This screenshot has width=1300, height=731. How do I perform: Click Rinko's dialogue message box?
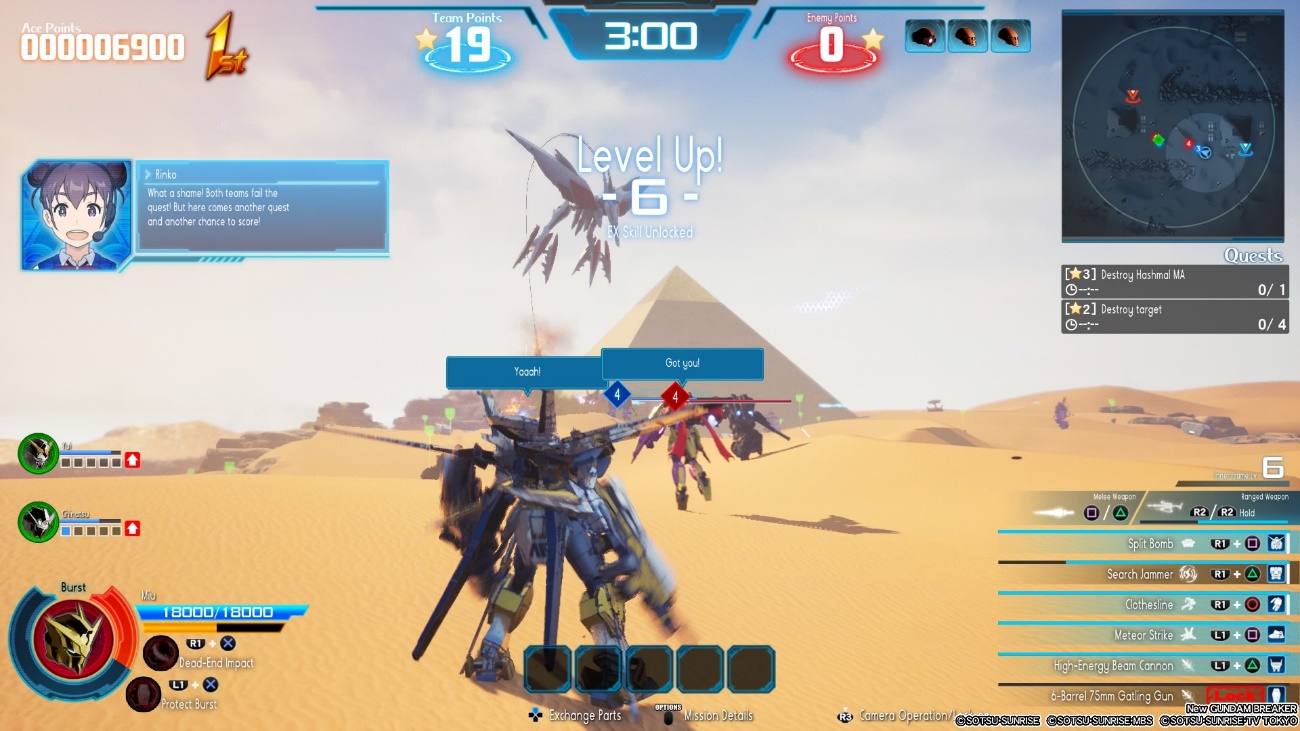click(262, 208)
